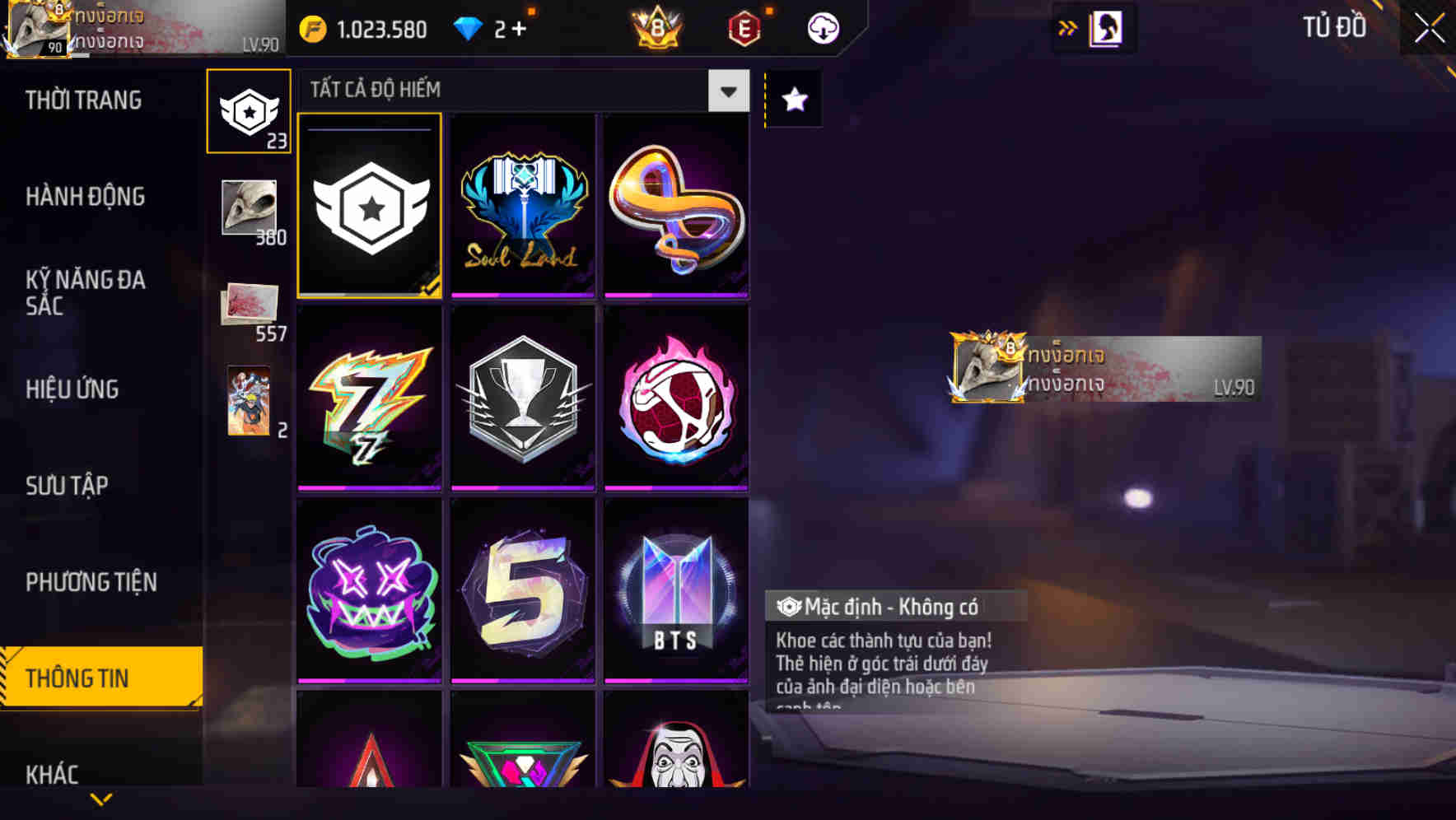Open the LV.90 player profile banner
The width and height of the screenshot is (1456, 820).
point(1104,368)
